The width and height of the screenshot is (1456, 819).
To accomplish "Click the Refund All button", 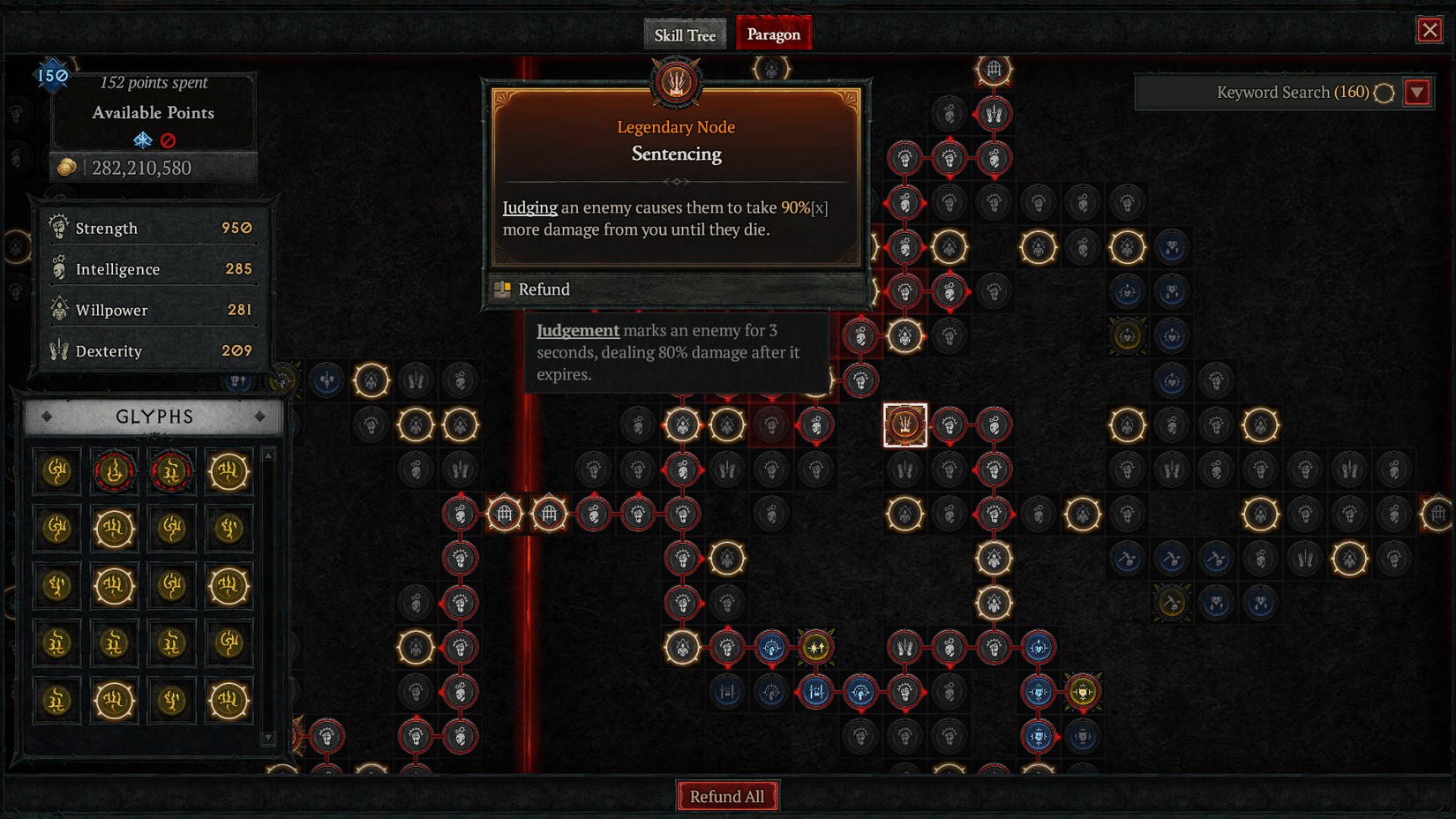I will (727, 795).
